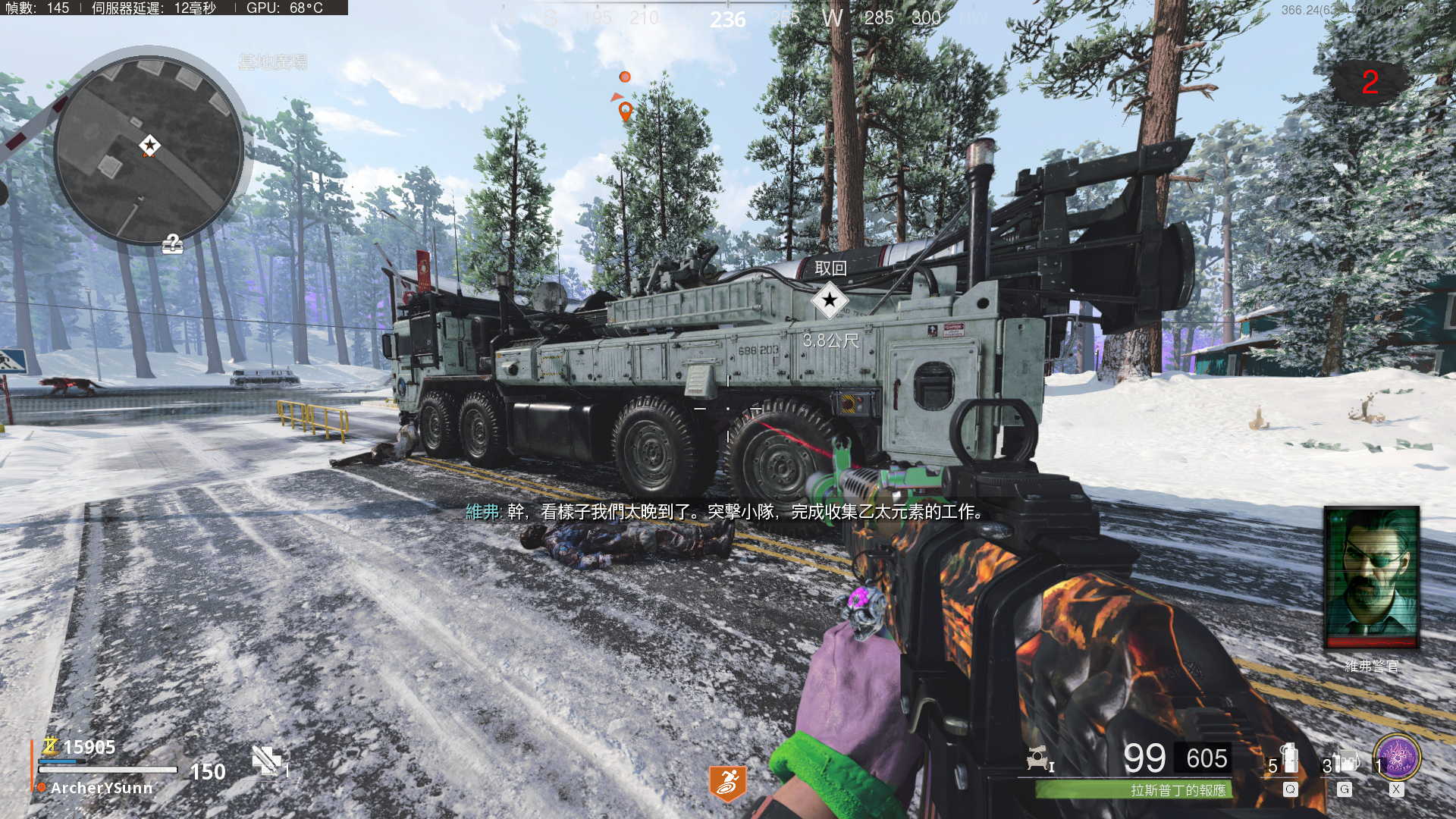Select the C4 lethal equipment icon
This screenshot has height=819, width=1456.
tap(1344, 761)
